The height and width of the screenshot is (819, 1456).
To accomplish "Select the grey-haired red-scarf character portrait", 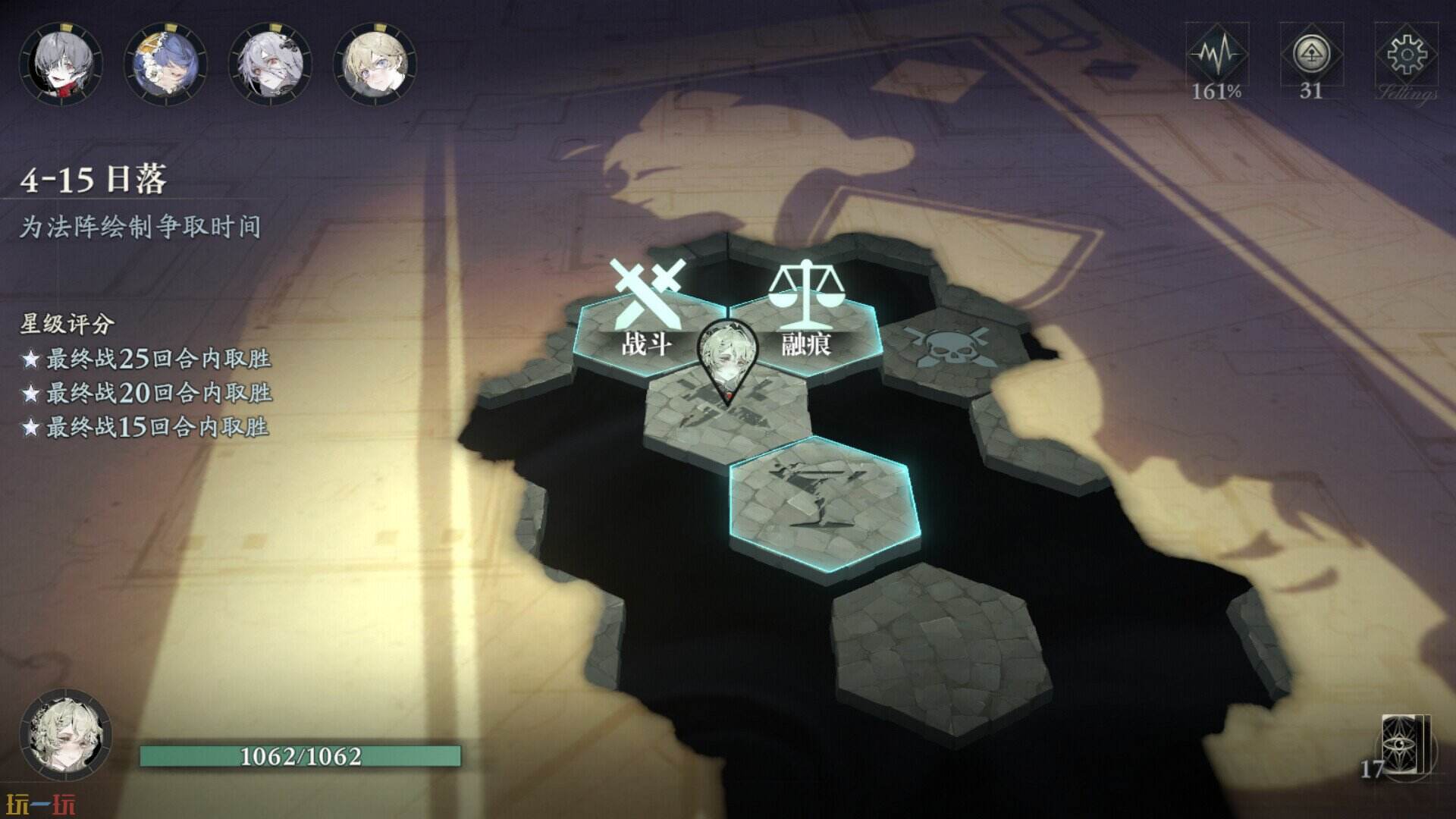I will coord(61,62).
